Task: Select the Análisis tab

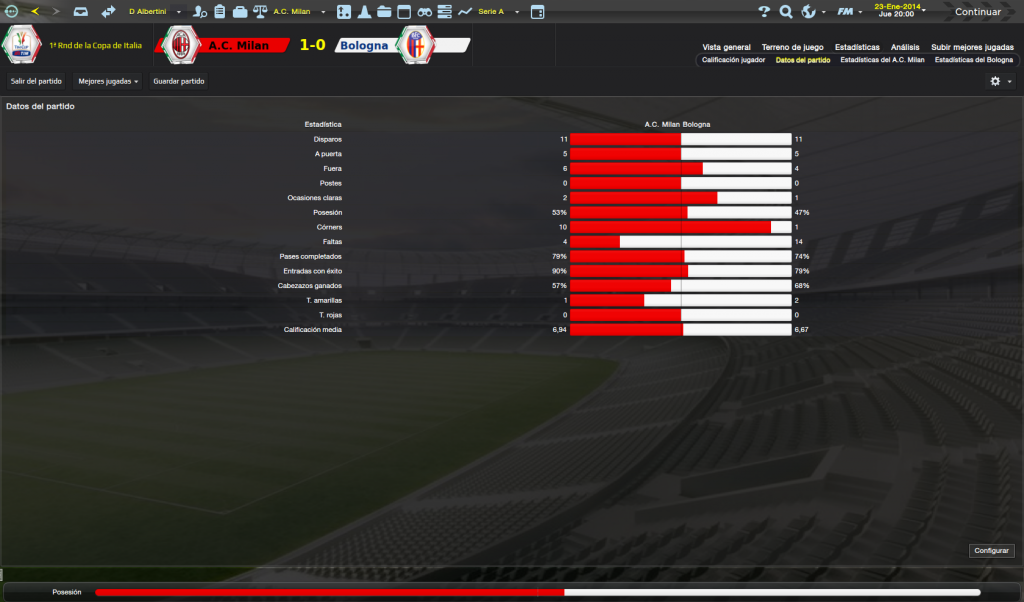Action: coord(905,47)
